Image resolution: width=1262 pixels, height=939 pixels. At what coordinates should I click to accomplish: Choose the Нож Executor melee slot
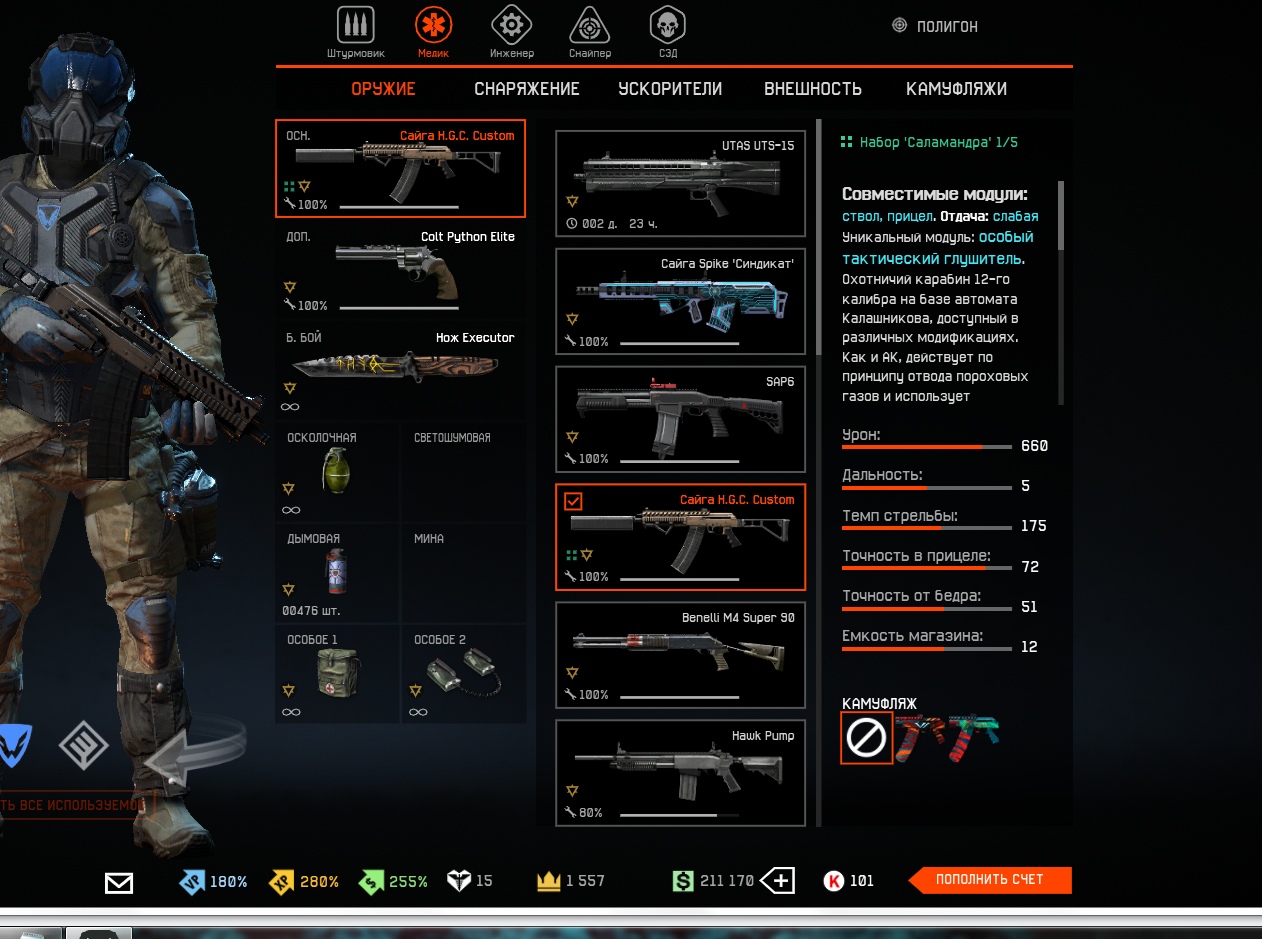(400, 370)
